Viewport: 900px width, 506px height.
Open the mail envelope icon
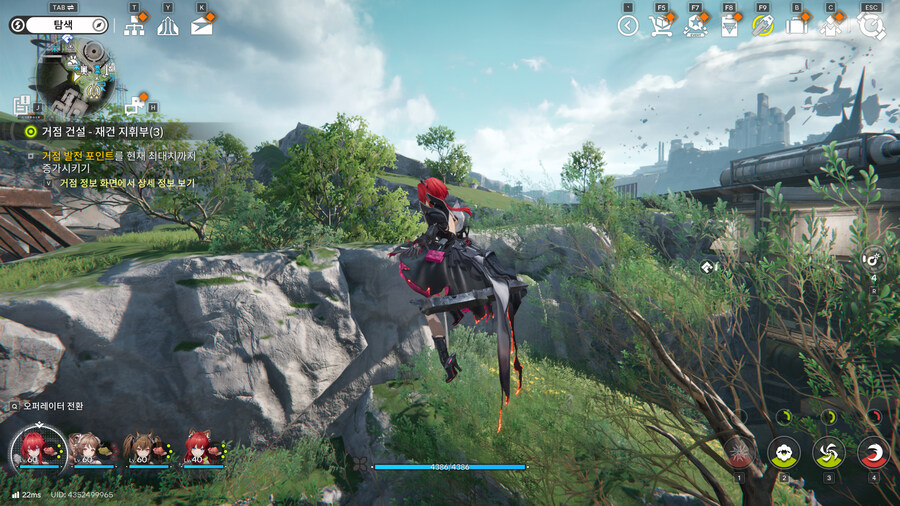pyautogui.click(x=202, y=26)
